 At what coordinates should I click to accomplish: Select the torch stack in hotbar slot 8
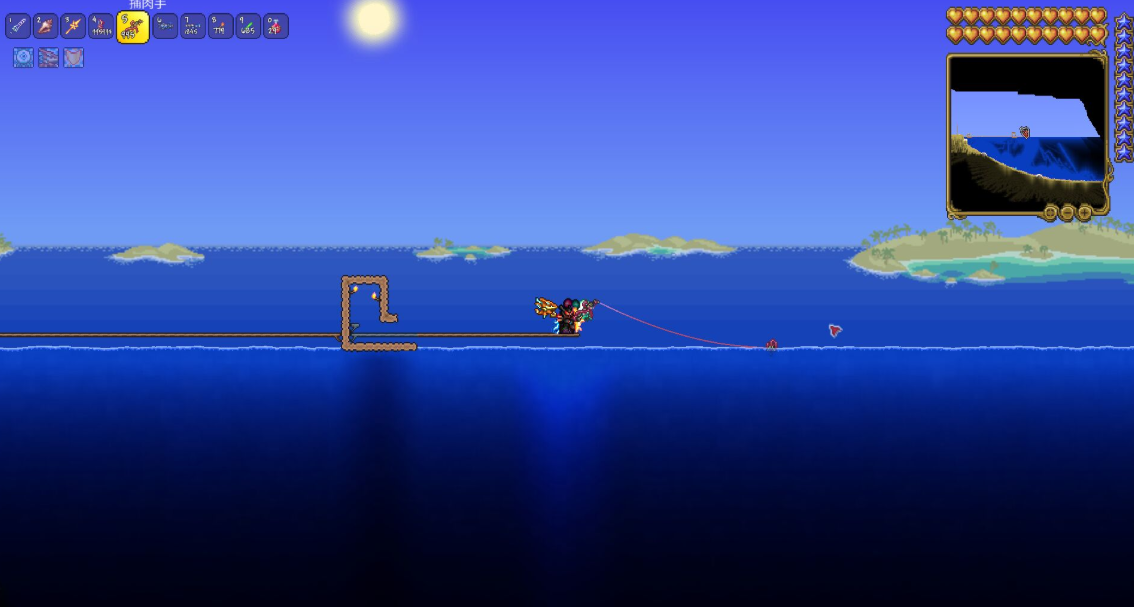(221, 26)
